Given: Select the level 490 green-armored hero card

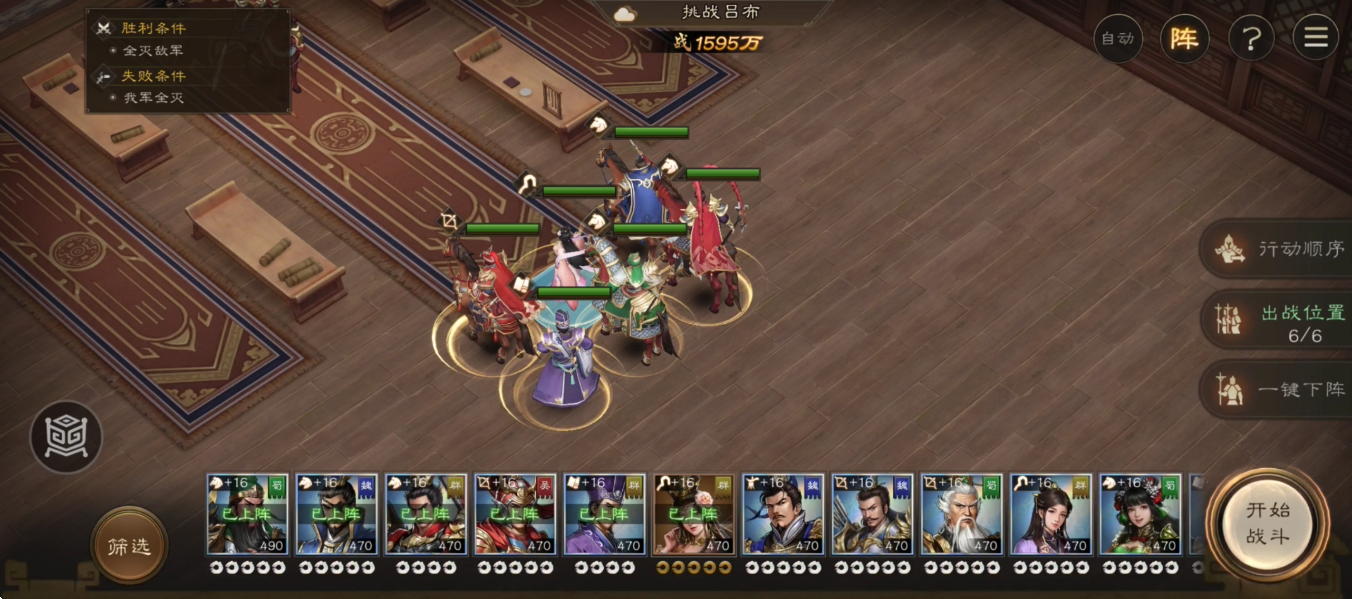Looking at the screenshot, I should (x=247, y=514).
